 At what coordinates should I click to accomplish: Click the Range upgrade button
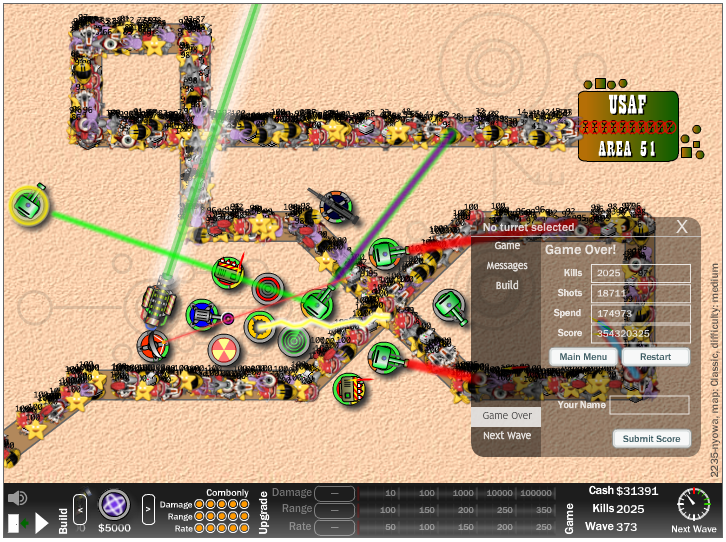335,509
